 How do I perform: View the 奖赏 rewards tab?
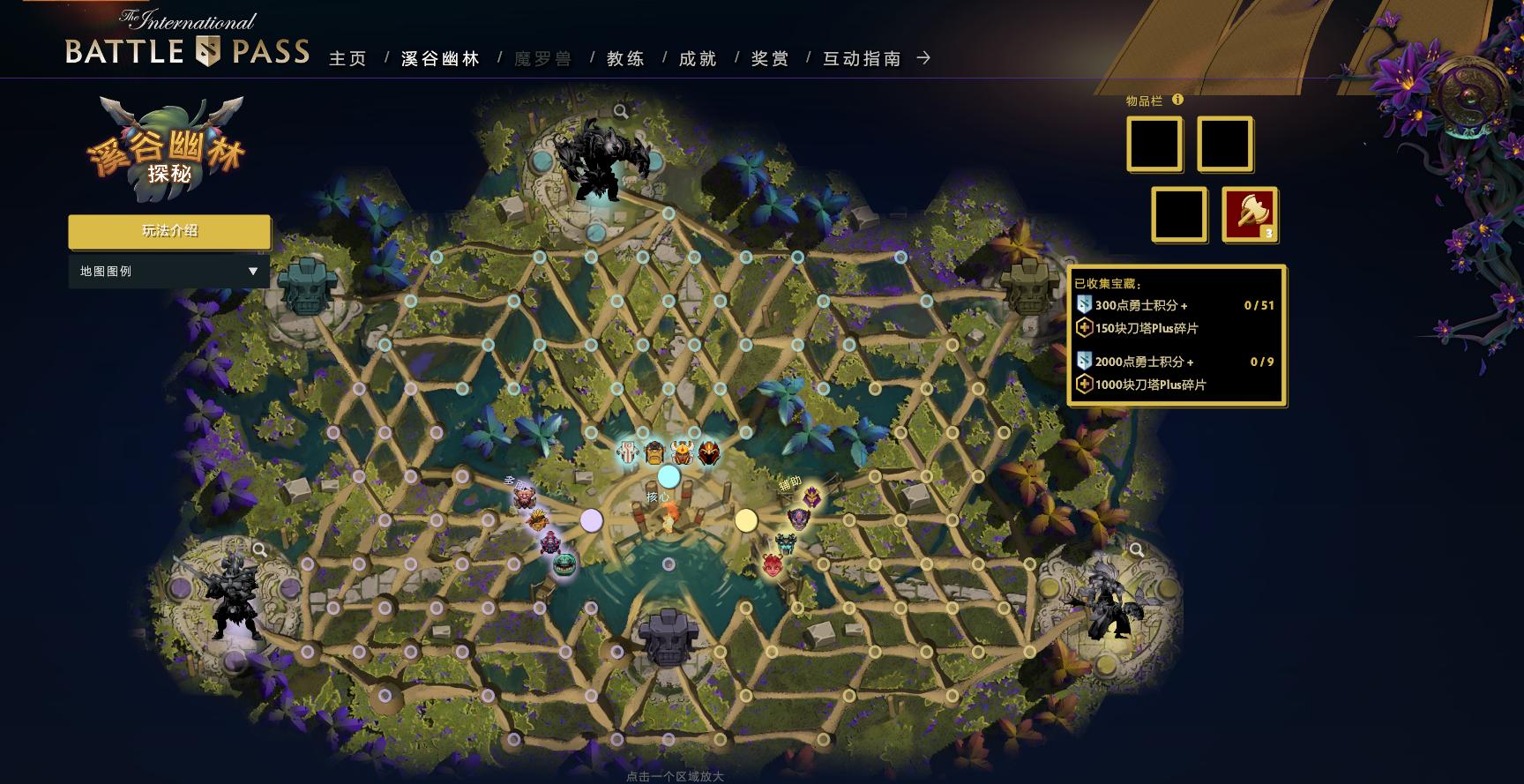coord(770,59)
